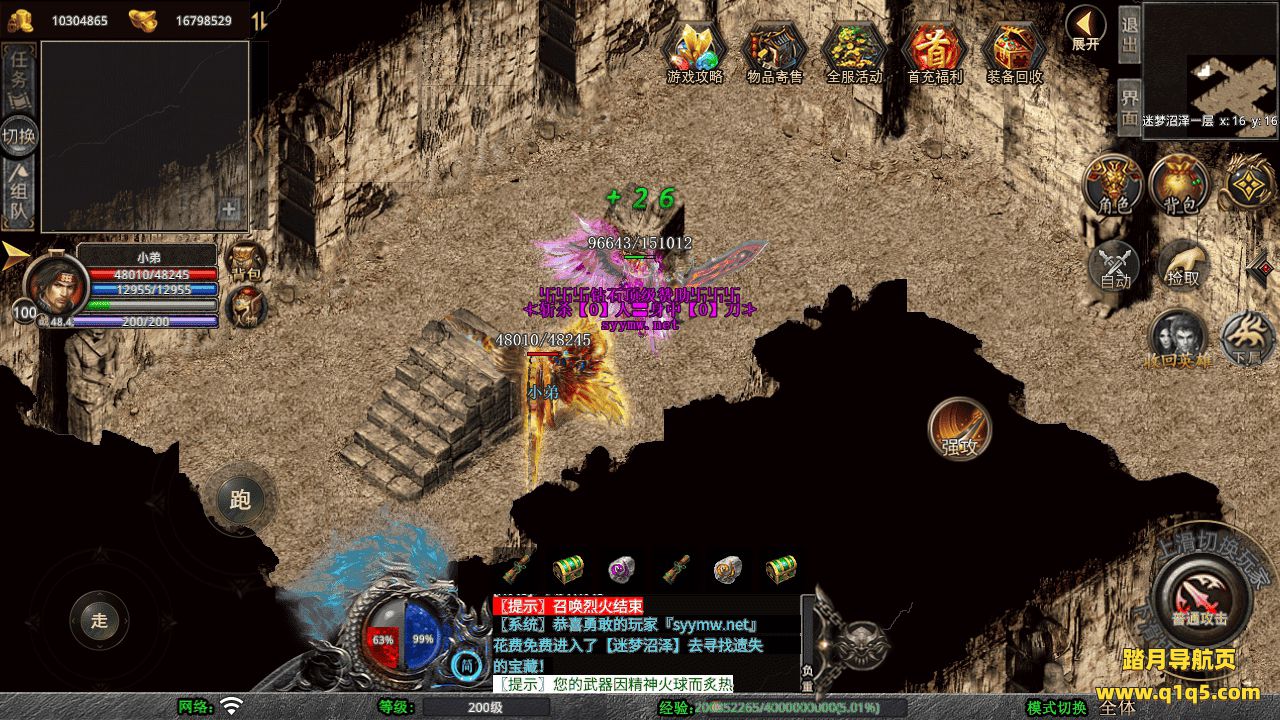Toggle 自动 auto-combat crossed swords
Screen dimensions: 1280x720
(1115, 266)
